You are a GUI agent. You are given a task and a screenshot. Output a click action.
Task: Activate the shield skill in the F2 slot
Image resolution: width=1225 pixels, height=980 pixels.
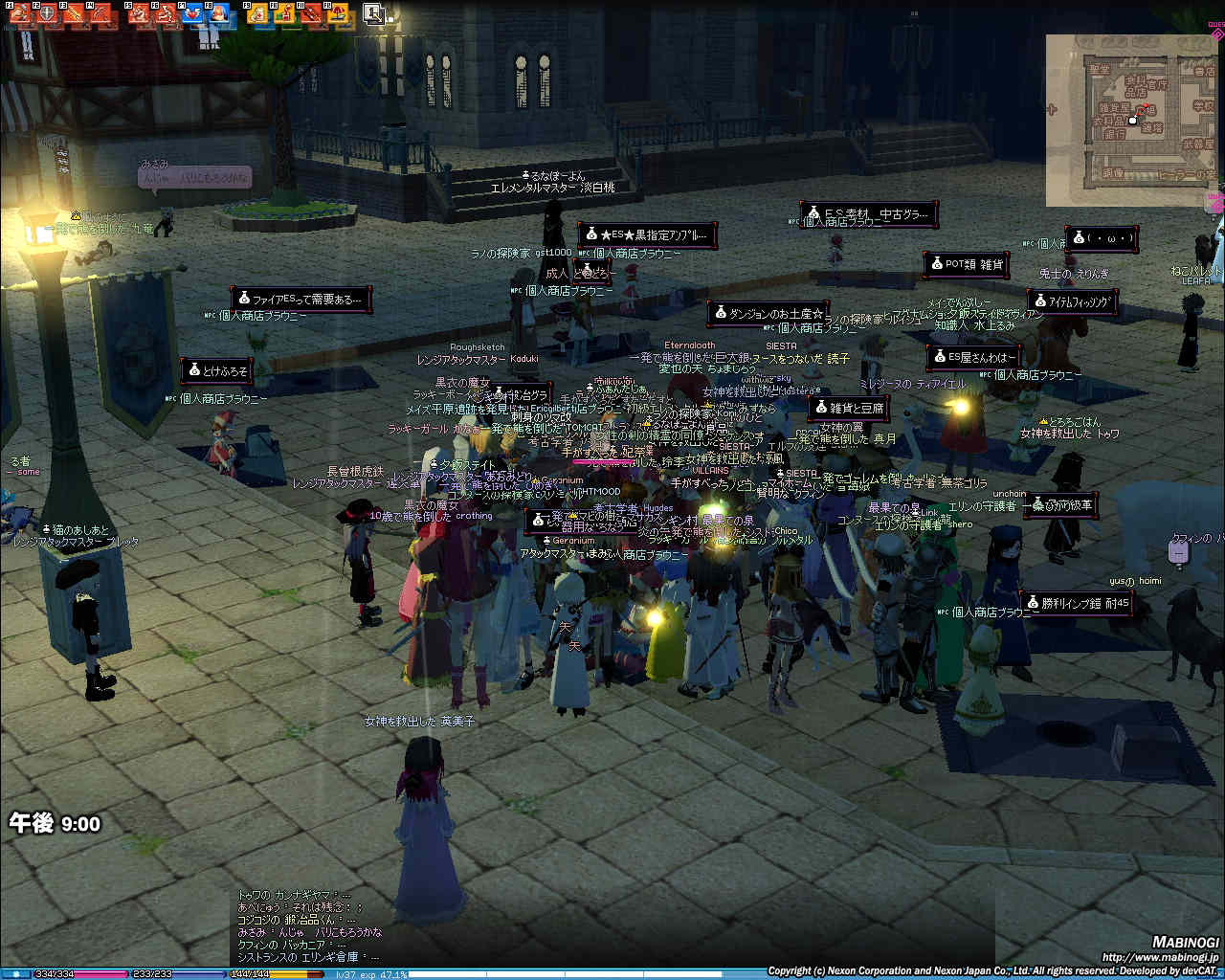coord(46,13)
